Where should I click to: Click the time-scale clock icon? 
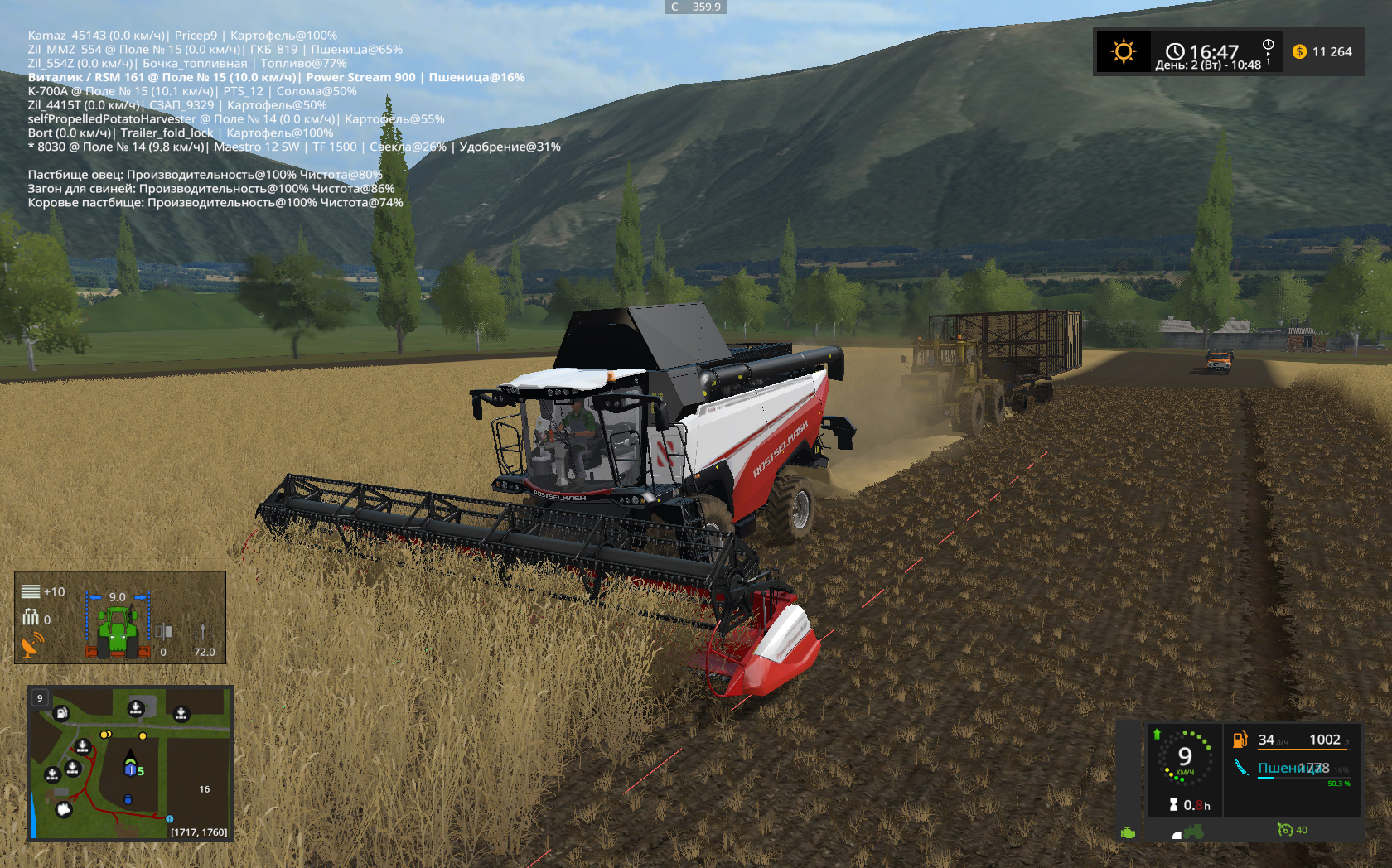[1268, 45]
